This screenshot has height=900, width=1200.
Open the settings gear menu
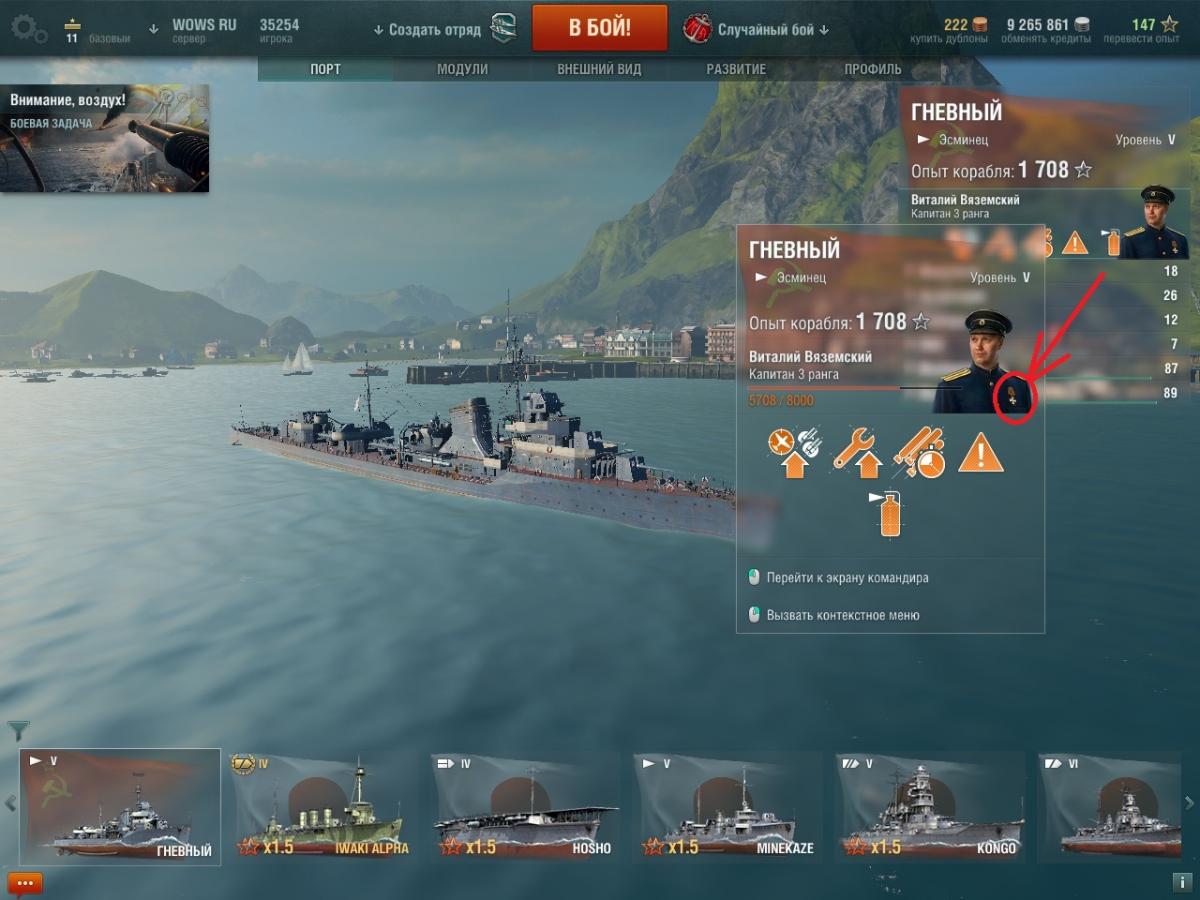(x=28, y=28)
